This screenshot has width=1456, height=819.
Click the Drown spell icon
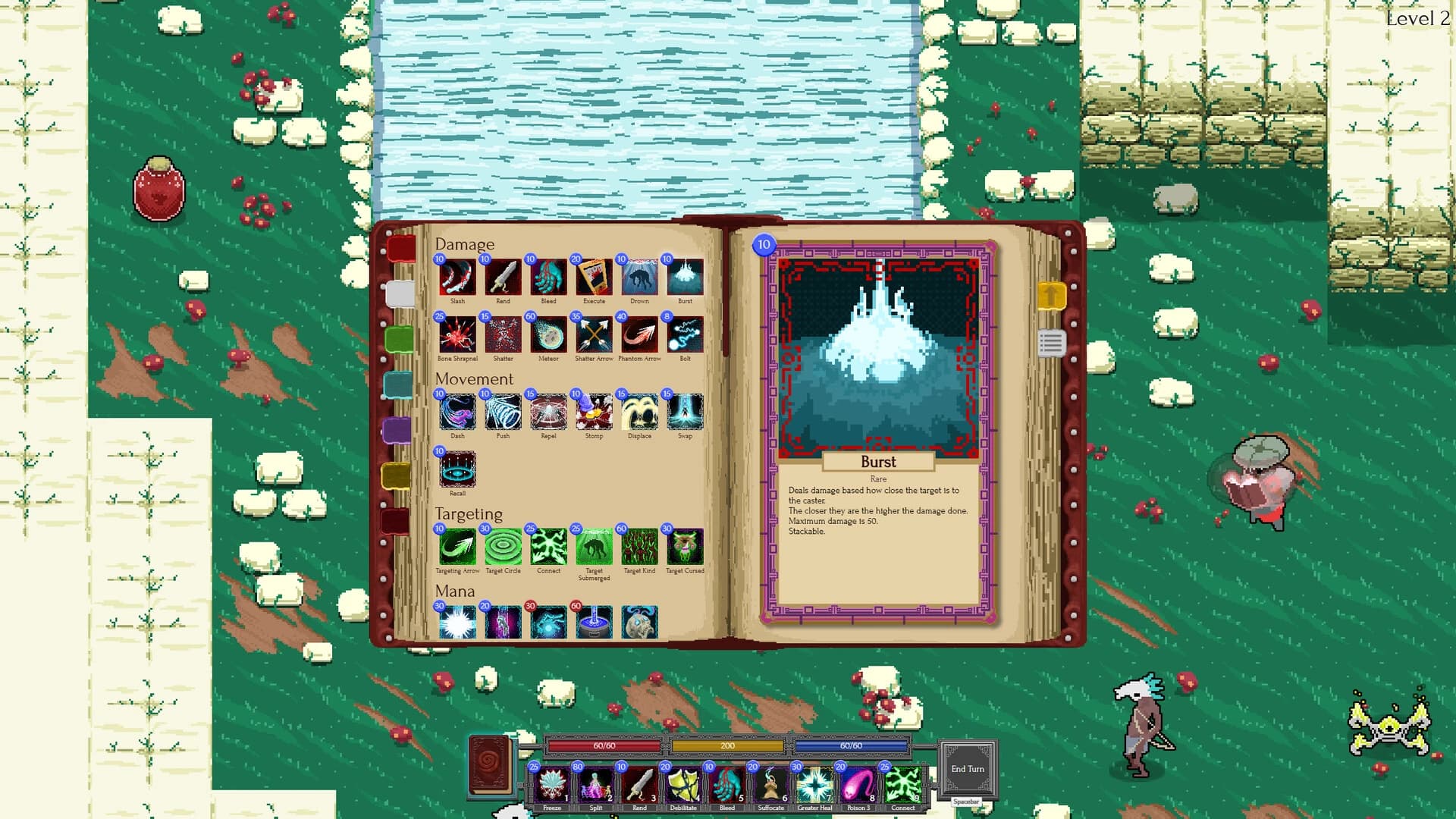point(639,279)
